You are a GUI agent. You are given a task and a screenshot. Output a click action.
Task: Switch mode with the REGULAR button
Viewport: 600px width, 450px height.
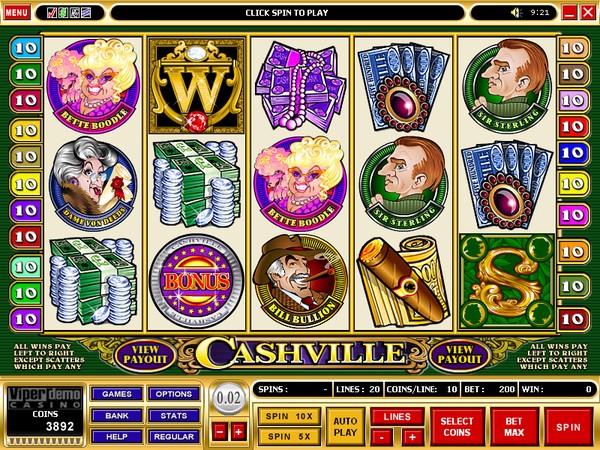coord(173,436)
